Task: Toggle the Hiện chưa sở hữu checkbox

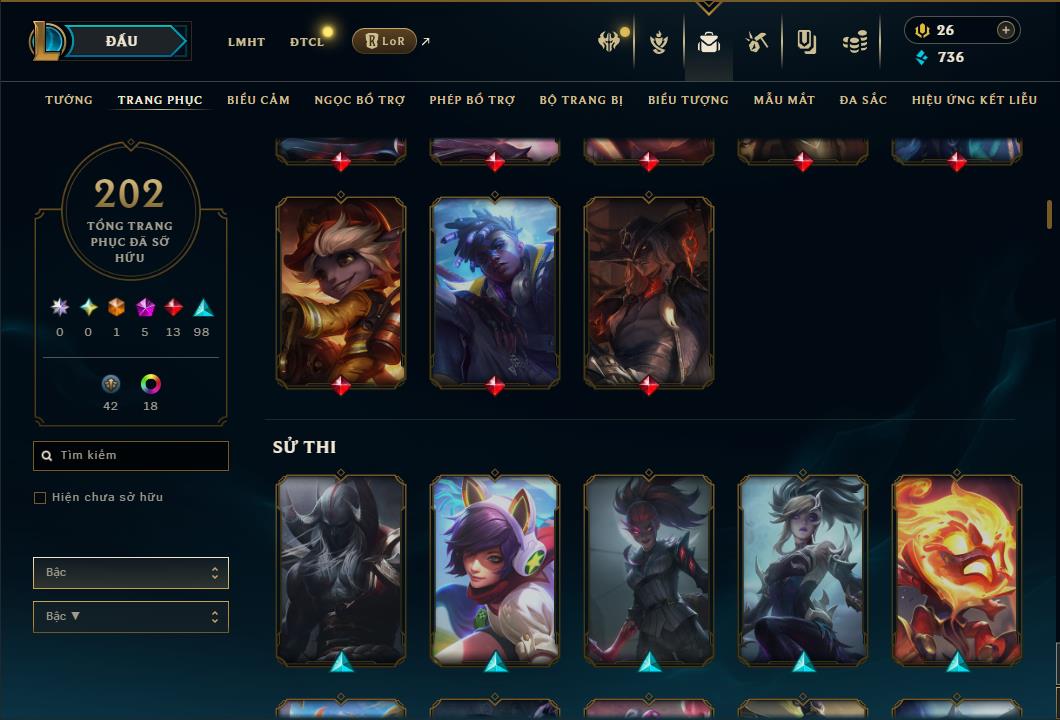Action: [40, 498]
